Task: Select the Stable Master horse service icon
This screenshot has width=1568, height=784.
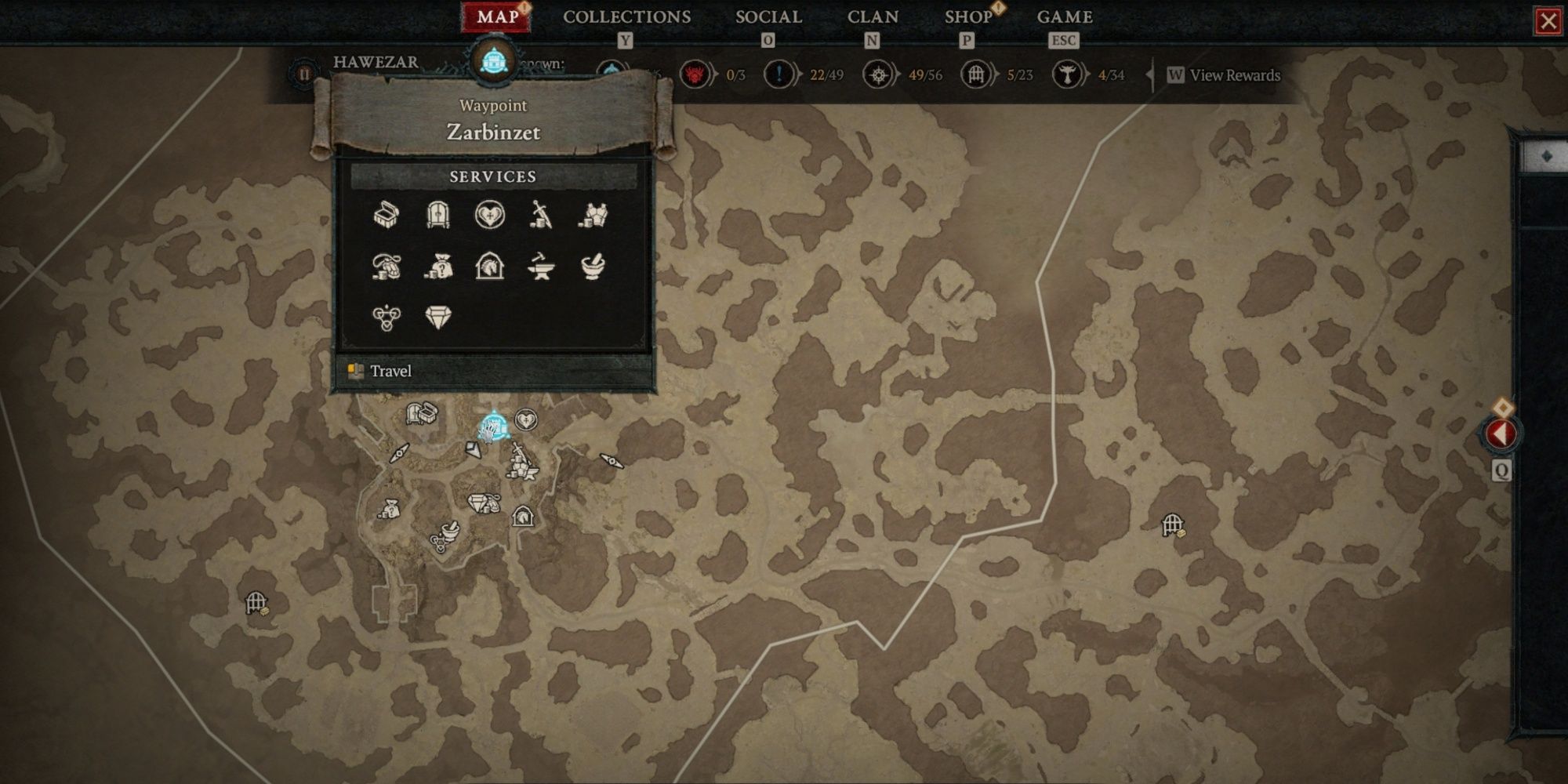Action: (492, 268)
